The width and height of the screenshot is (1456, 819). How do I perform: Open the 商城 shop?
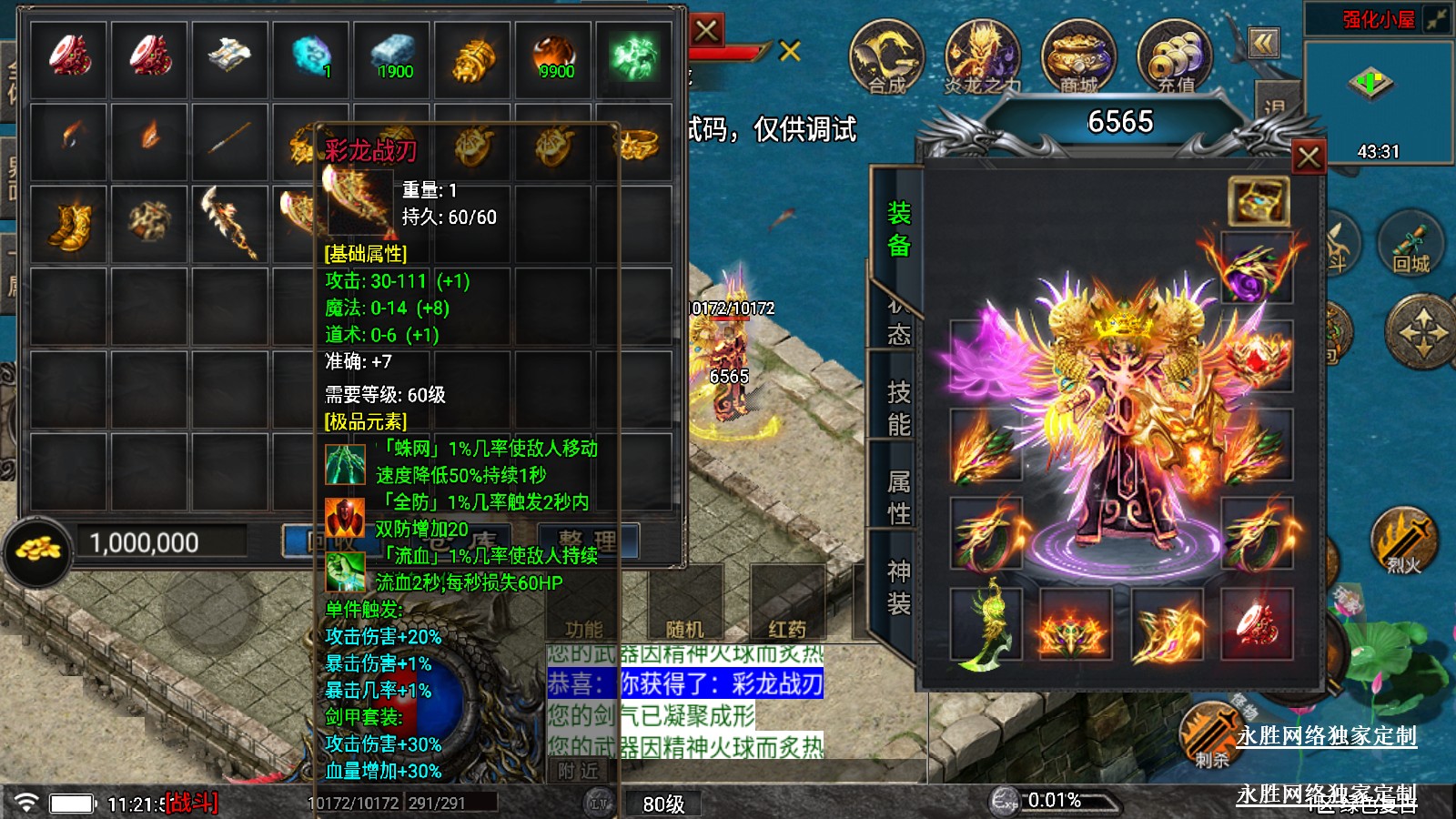pyautogui.click(x=1078, y=57)
